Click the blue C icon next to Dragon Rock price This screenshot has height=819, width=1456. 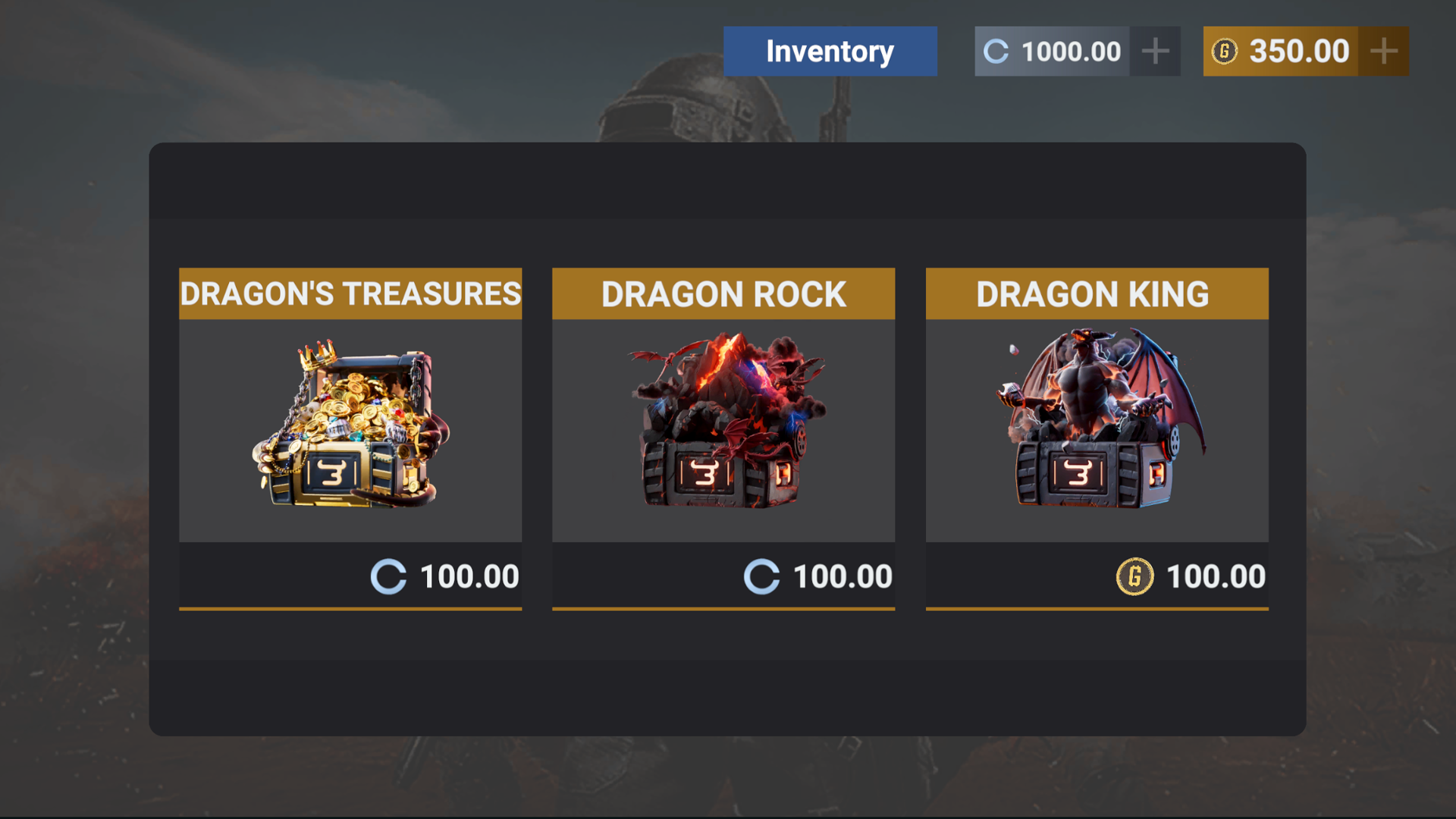(x=762, y=576)
